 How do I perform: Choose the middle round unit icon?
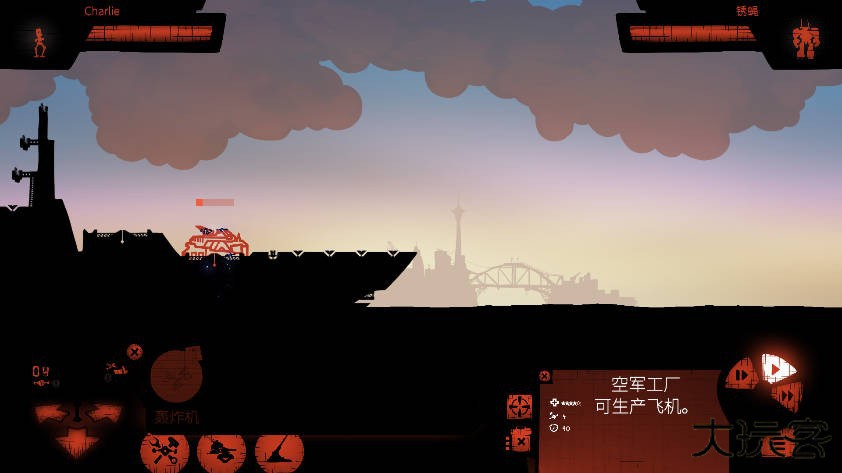click(221, 451)
